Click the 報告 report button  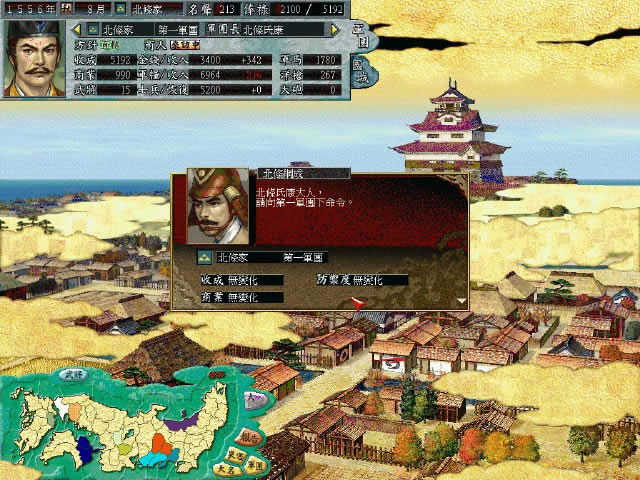tap(250, 436)
